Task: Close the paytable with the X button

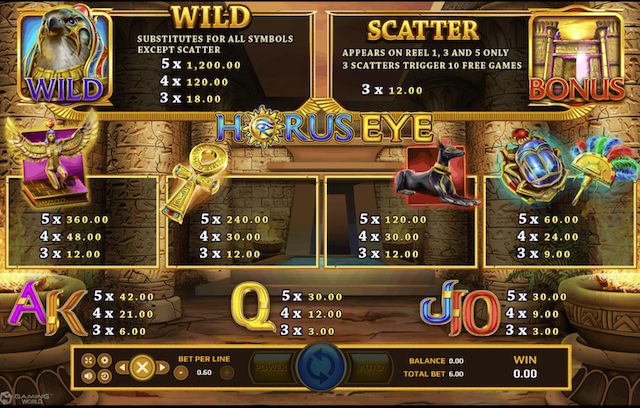Action: coord(142,367)
